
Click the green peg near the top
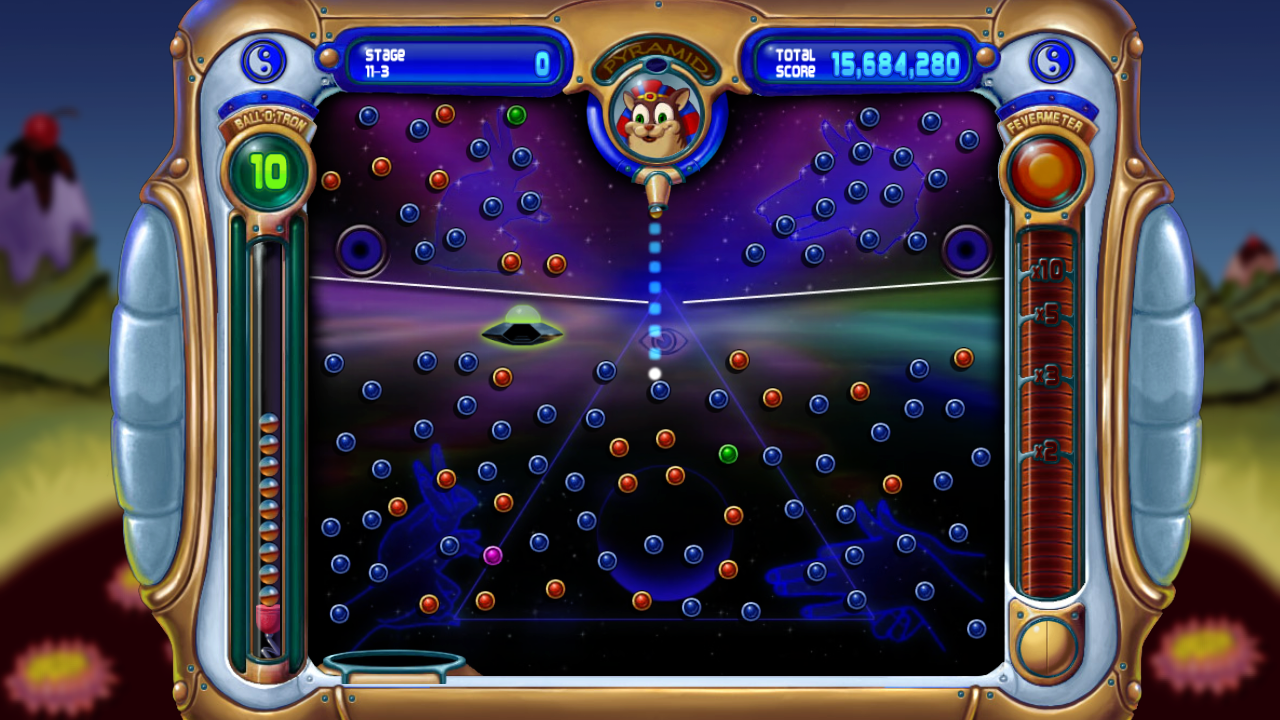click(x=516, y=117)
